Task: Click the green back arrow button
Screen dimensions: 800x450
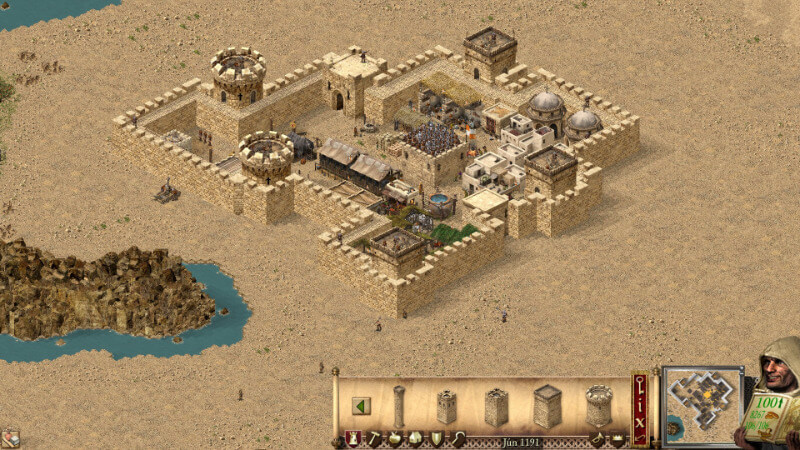Action: [x=361, y=406]
